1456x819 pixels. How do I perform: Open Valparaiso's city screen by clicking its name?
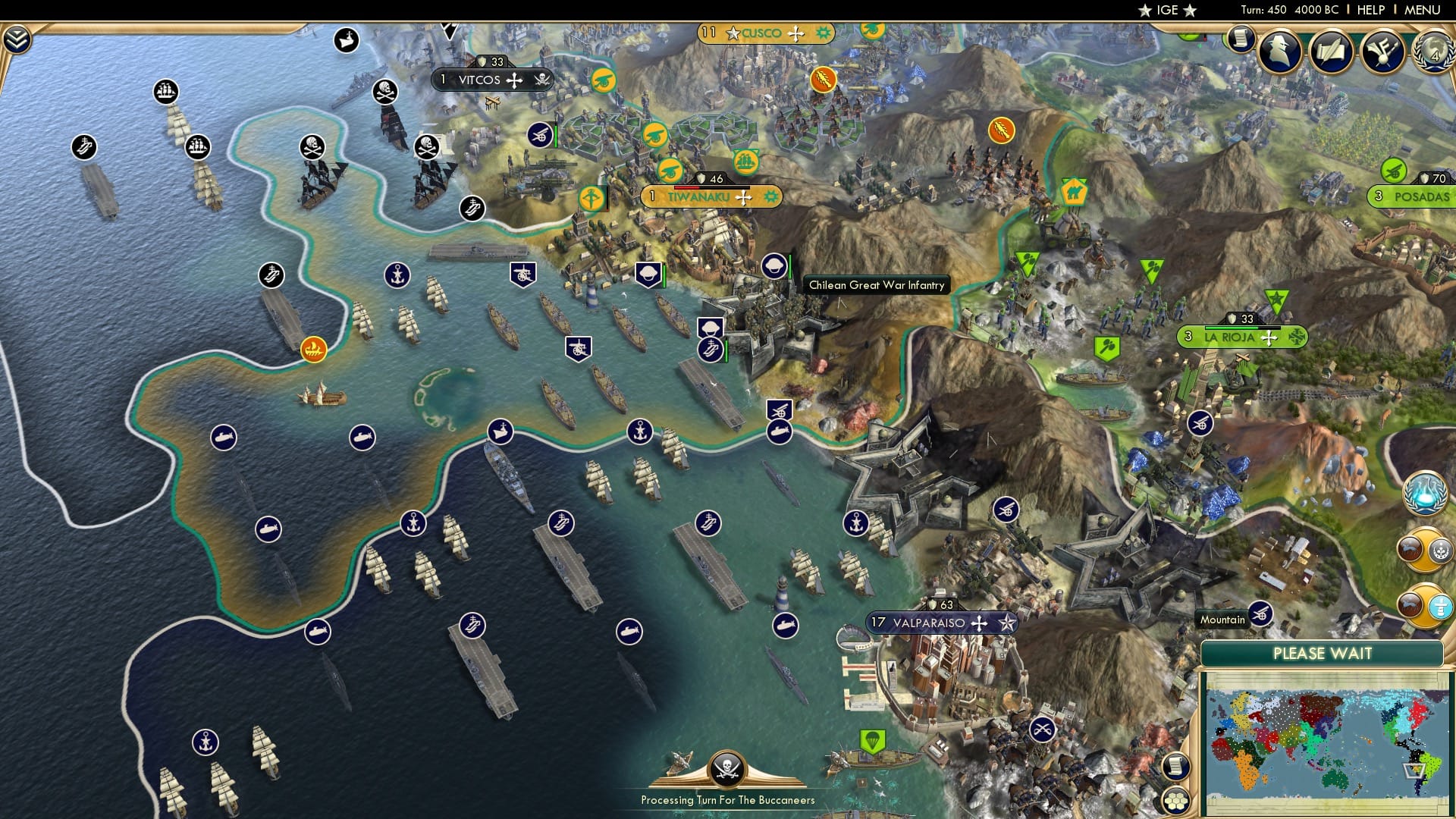click(x=929, y=623)
